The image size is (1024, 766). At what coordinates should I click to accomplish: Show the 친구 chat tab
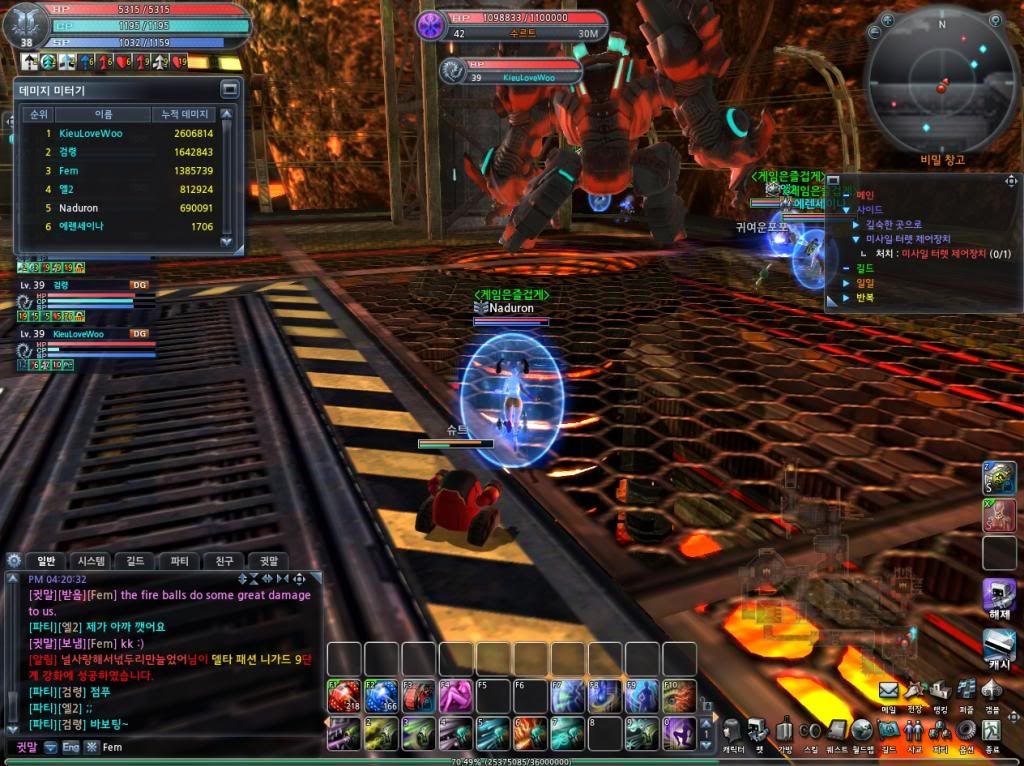(224, 561)
